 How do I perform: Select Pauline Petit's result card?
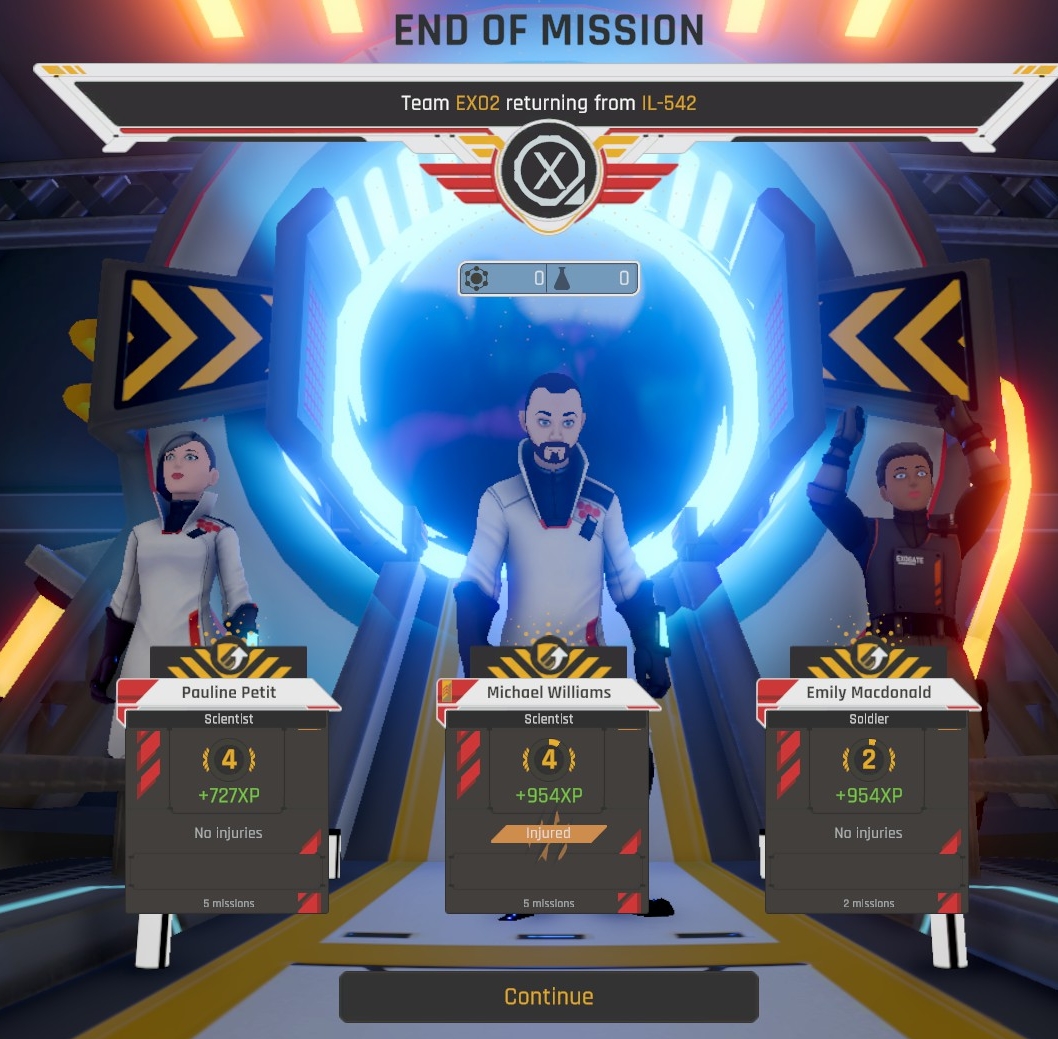coord(228,800)
